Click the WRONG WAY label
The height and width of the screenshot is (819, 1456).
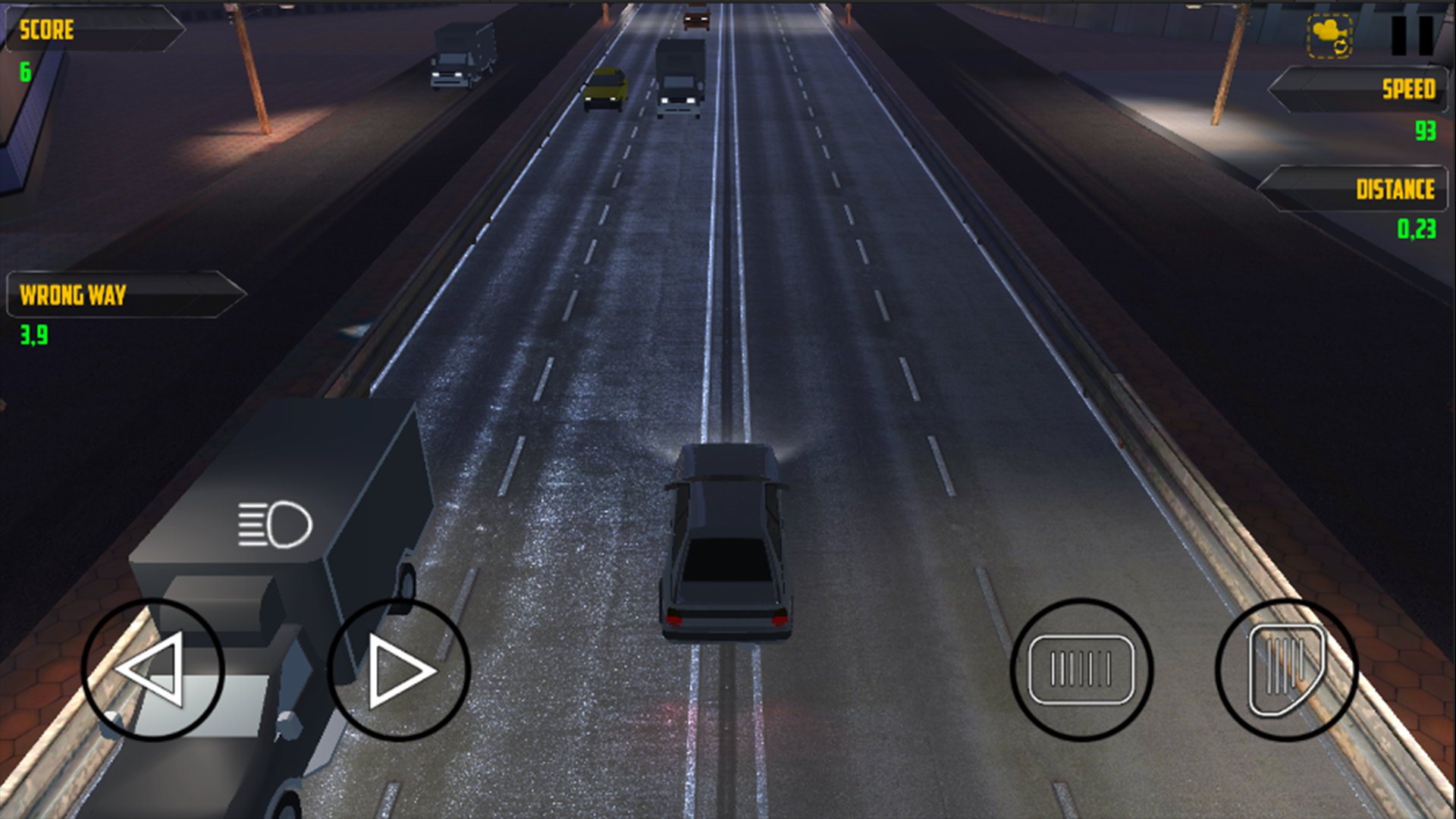pyautogui.click(x=74, y=296)
